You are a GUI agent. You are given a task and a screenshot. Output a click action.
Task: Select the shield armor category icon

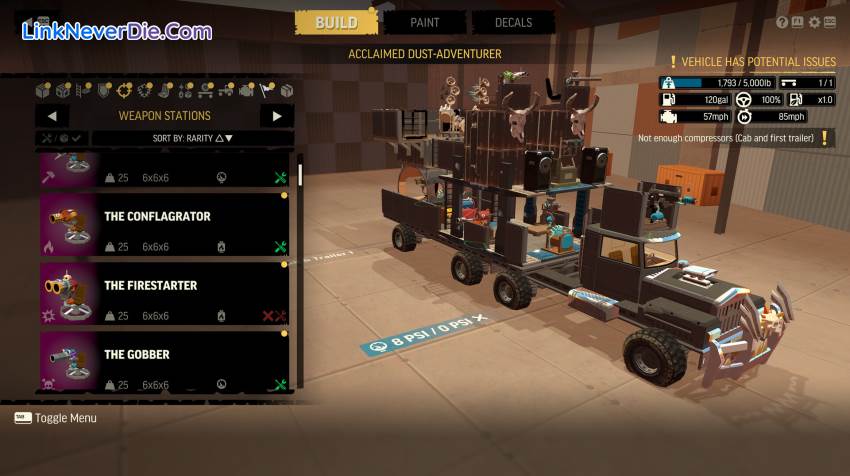(104, 91)
